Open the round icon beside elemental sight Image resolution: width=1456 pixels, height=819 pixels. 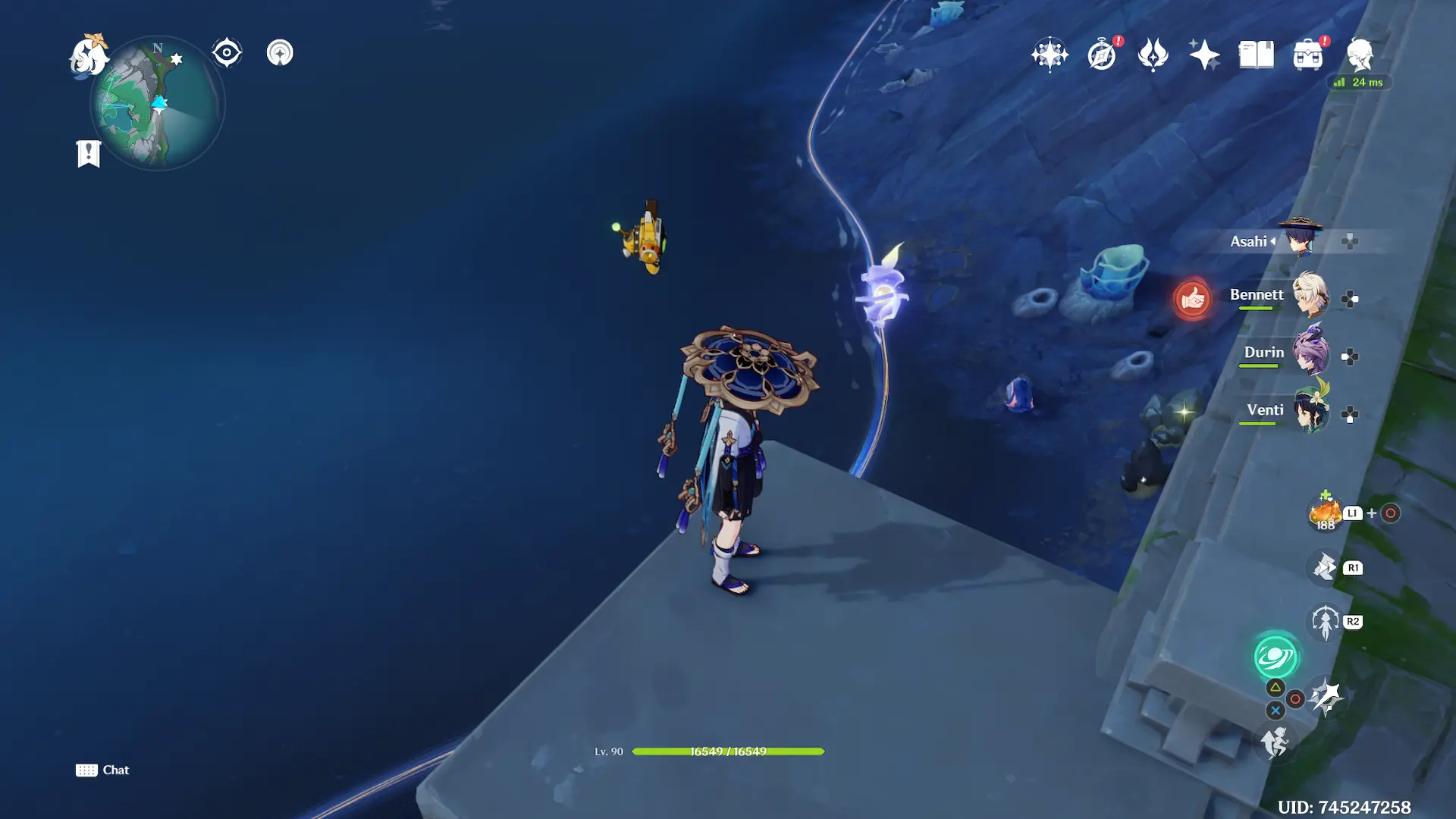point(280,53)
